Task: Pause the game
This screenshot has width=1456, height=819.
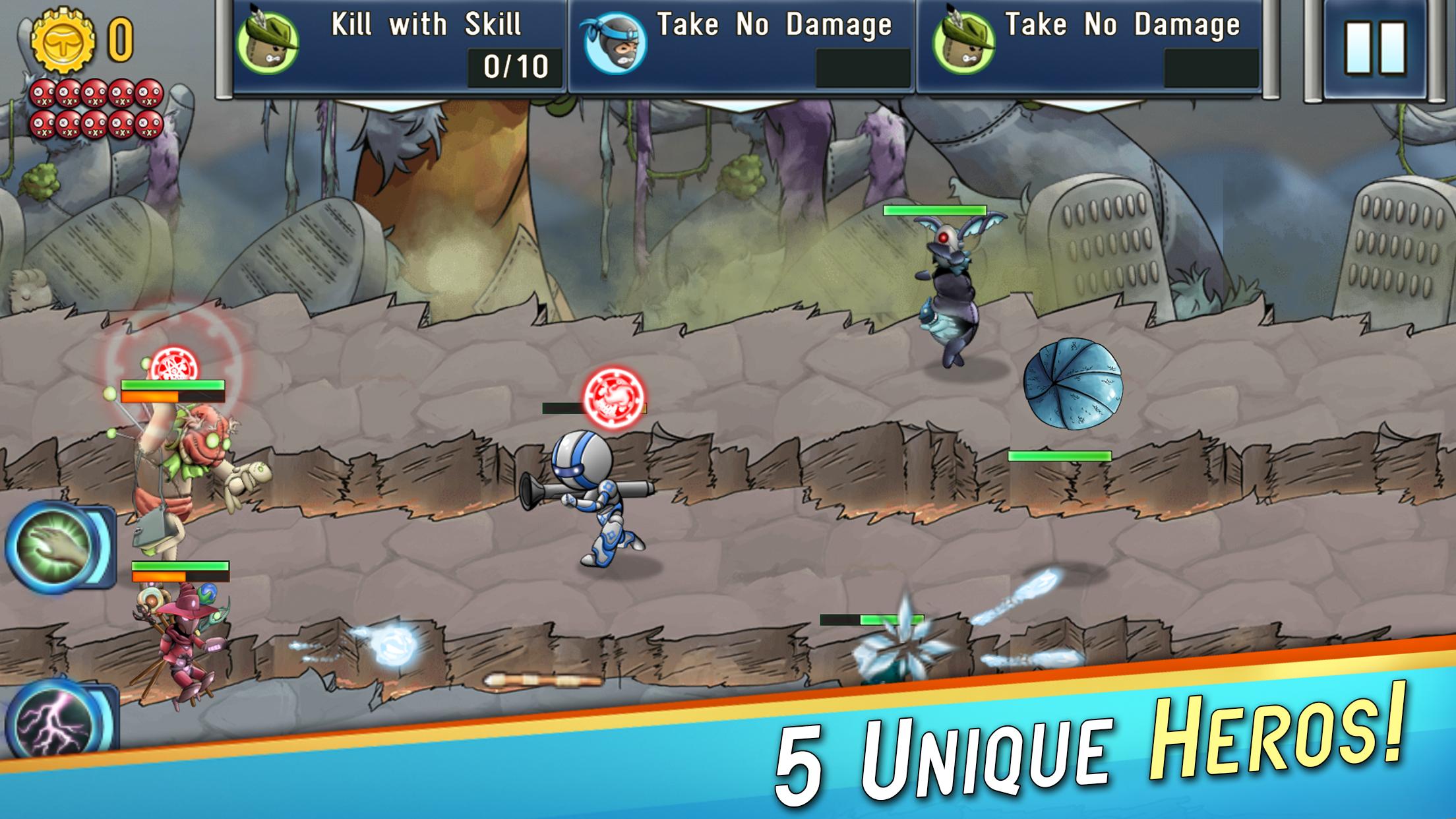Action: pos(1374,47)
